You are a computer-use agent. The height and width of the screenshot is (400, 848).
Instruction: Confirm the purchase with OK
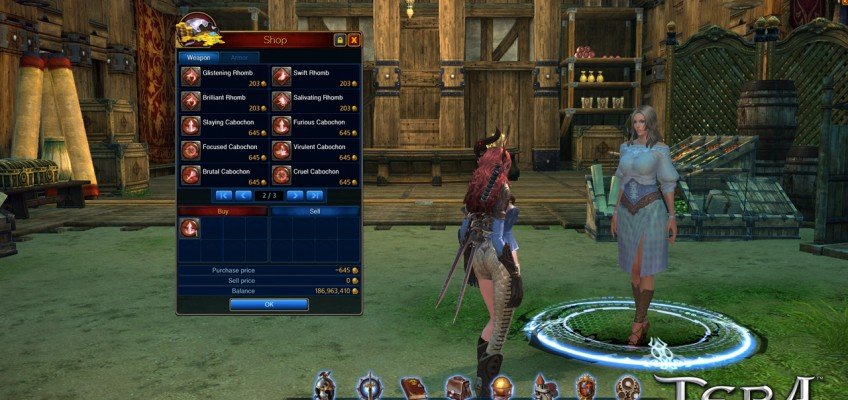[268, 304]
